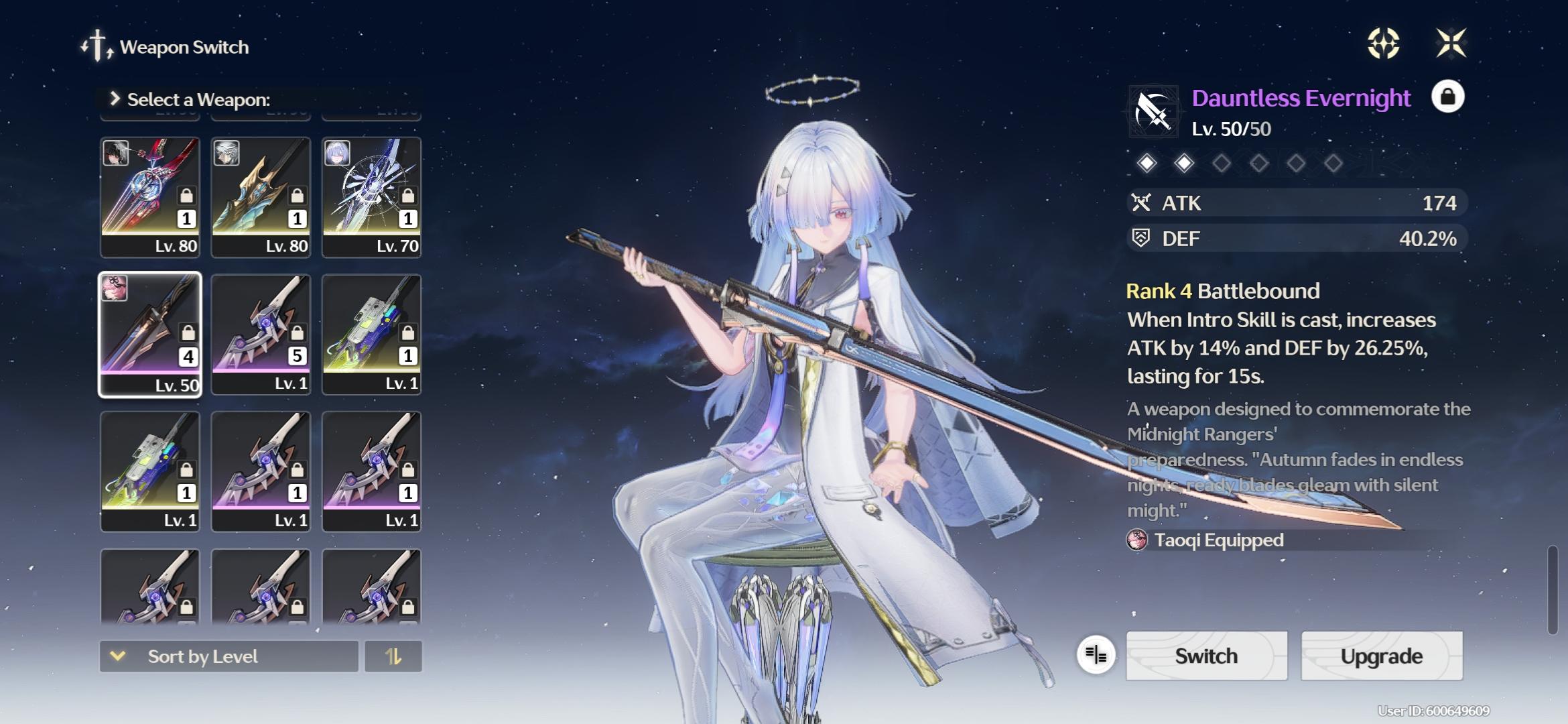The image size is (1568, 724).
Task: Open the Sort by Level dropdown
Action: pyautogui.click(x=228, y=656)
